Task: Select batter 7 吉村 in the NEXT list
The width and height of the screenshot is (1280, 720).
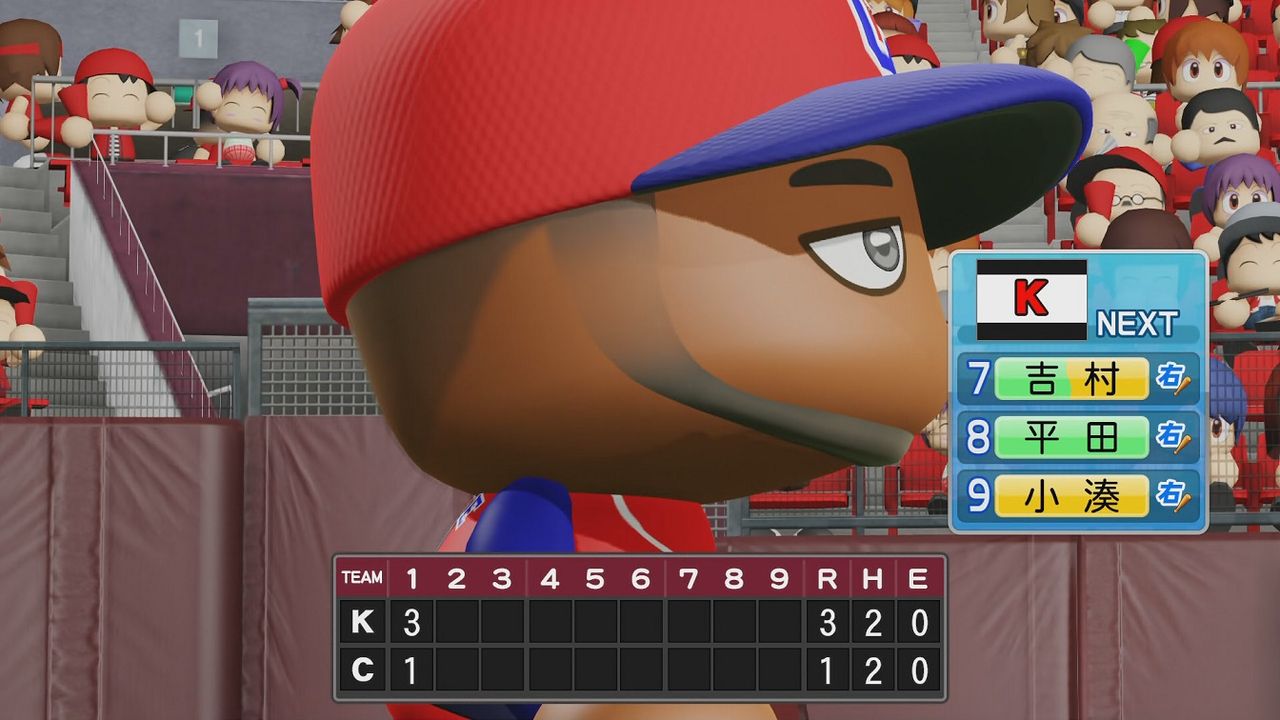Action: (x=1071, y=379)
